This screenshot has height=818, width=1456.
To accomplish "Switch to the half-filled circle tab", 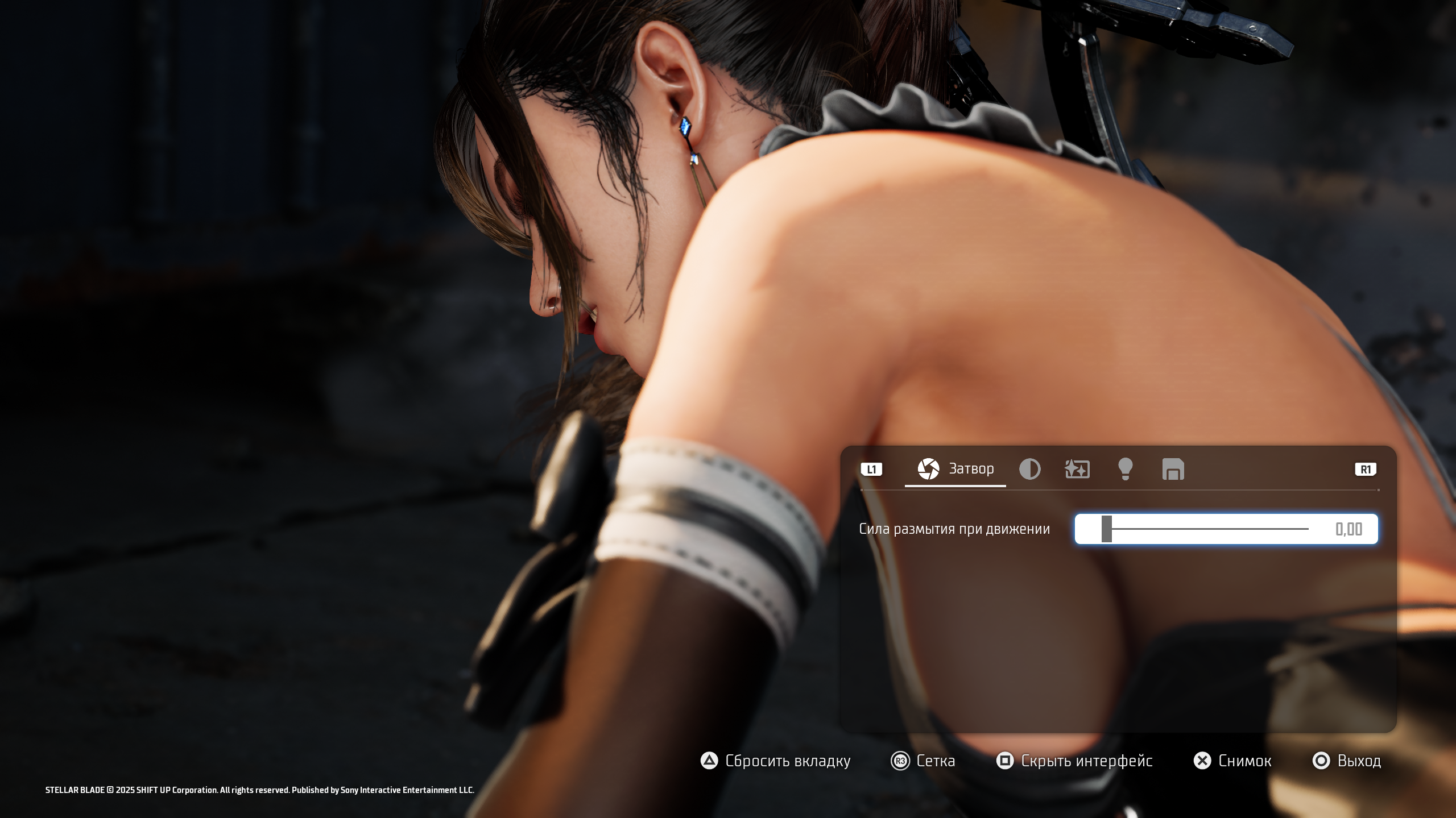I will coord(1029,470).
